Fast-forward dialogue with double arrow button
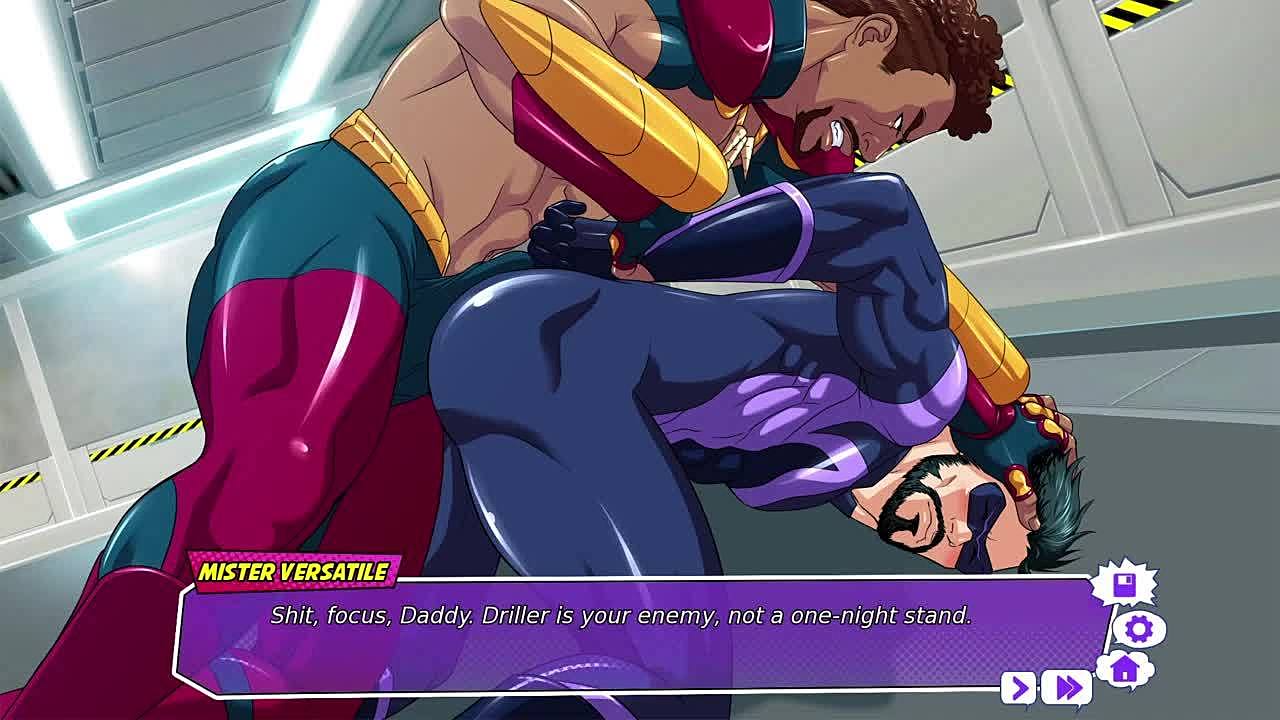This screenshot has width=1280, height=720. coord(1066,688)
